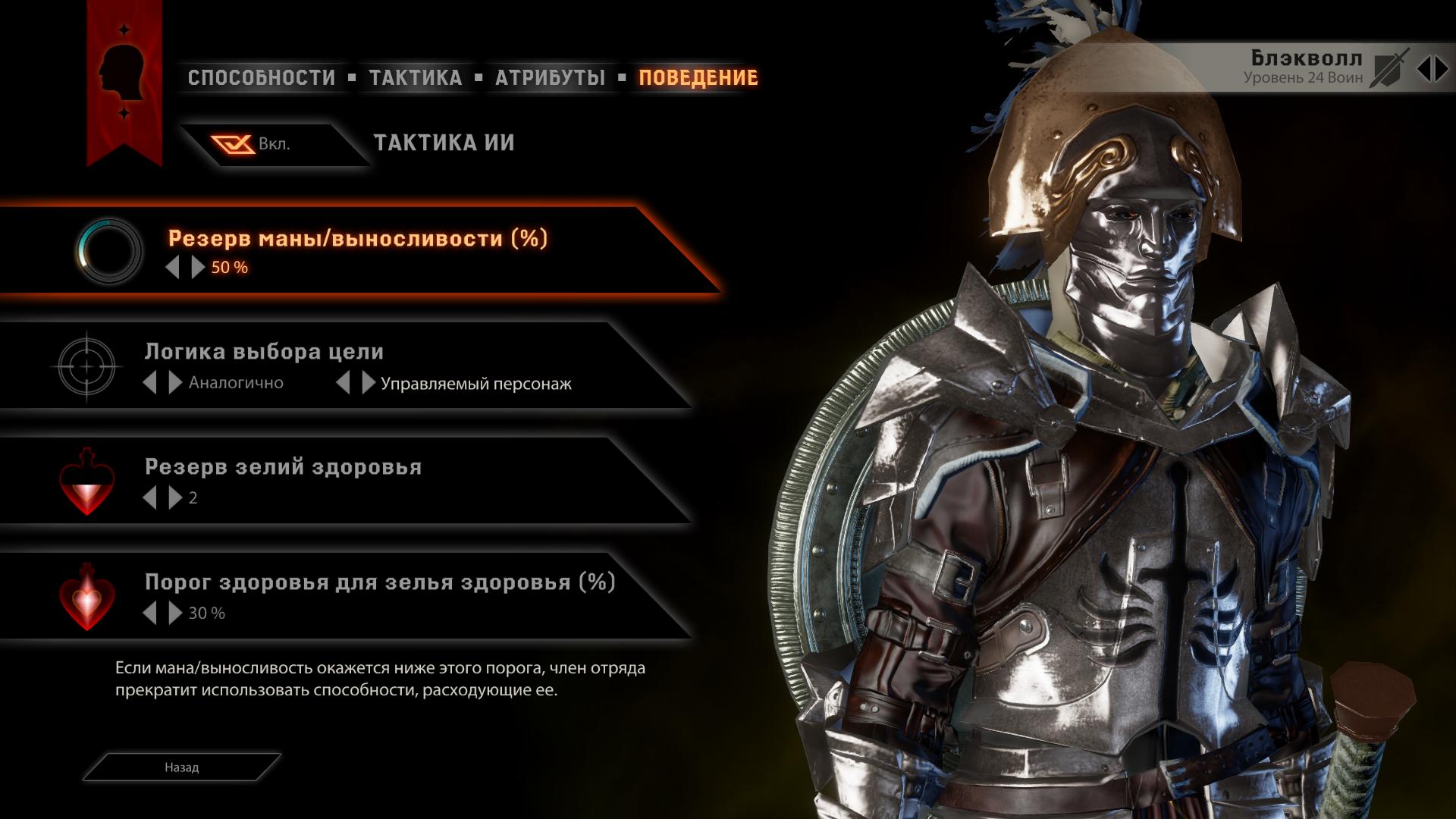The width and height of the screenshot is (1456, 819).
Task: Show the Атрибуты tab
Action: 550,77
